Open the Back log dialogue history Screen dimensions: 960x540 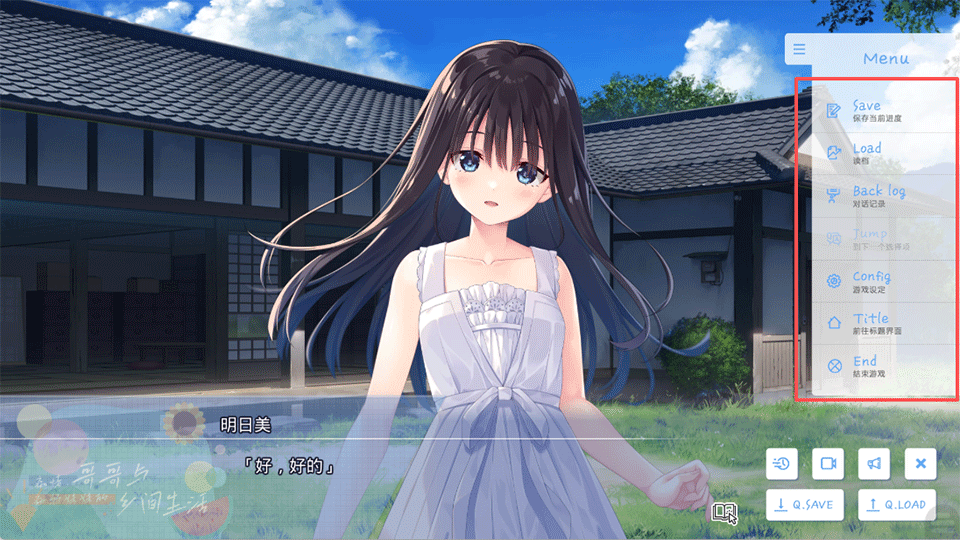(x=876, y=195)
